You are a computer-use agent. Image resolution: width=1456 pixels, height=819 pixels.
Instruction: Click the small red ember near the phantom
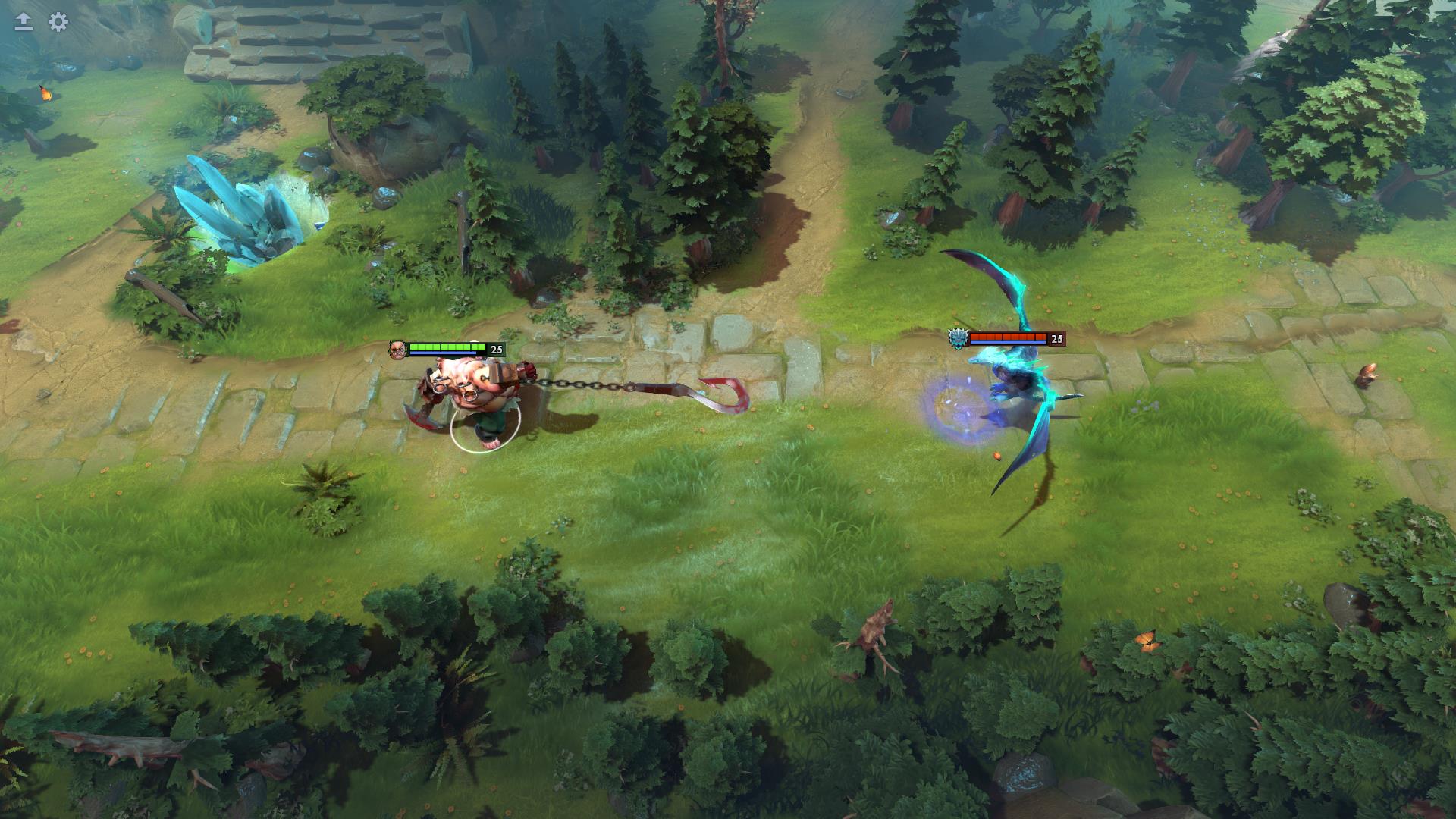[x=997, y=455]
